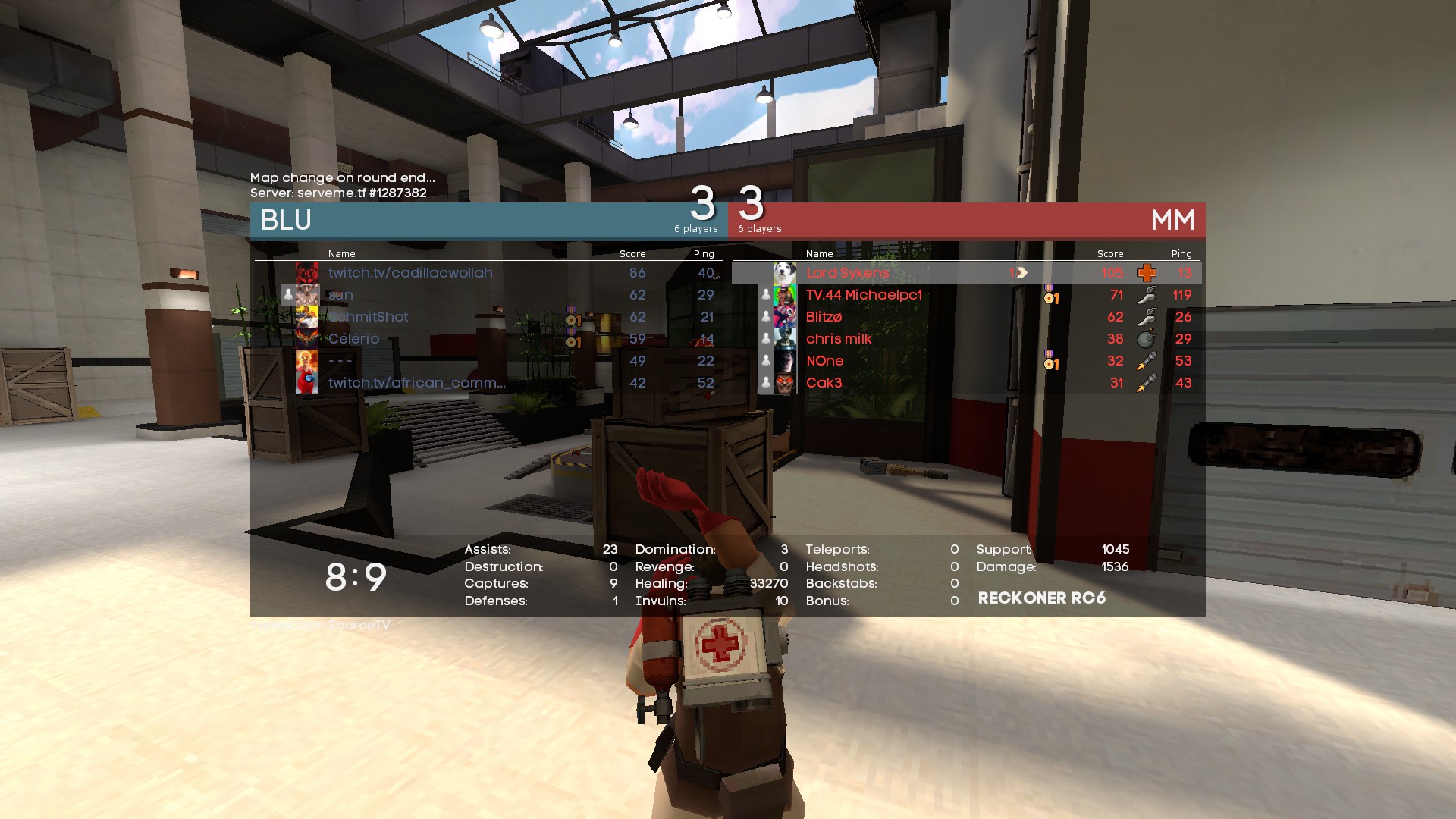This screenshot has width=1456, height=819.
Task: Choose SchmitShot in the BLU player list
Action: [x=369, y=317]
